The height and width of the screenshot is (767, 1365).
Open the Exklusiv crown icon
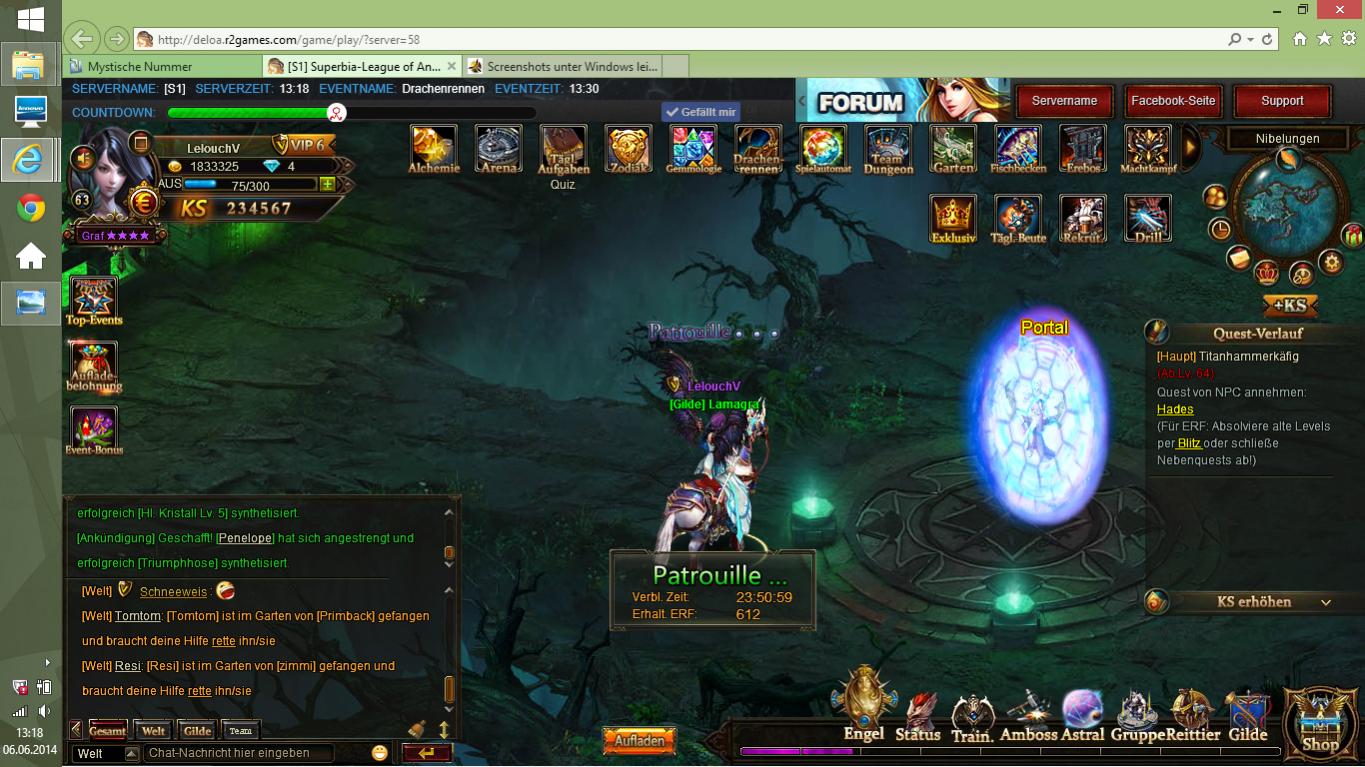coord(953,217)
